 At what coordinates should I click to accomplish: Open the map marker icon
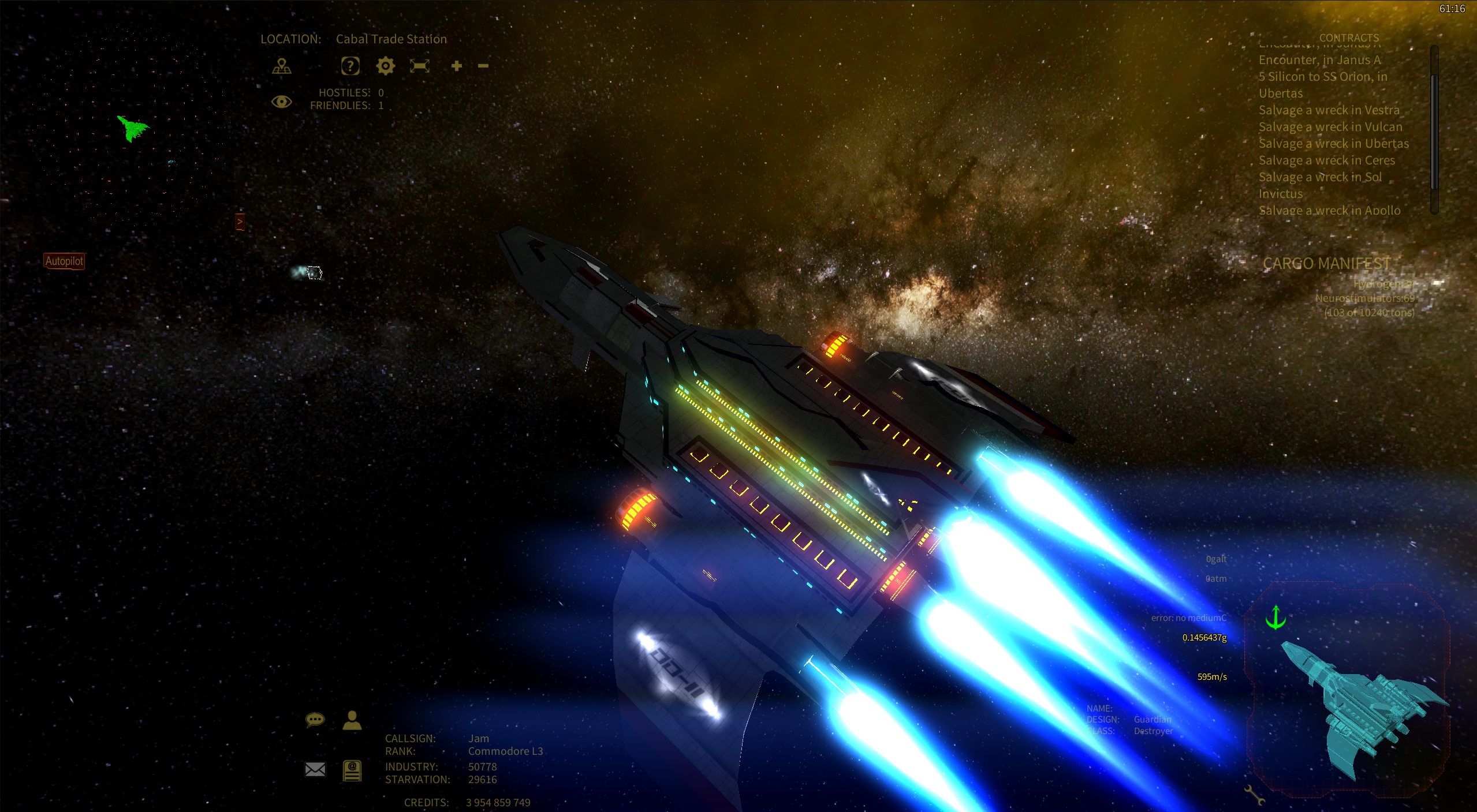[x=282, y=66]
